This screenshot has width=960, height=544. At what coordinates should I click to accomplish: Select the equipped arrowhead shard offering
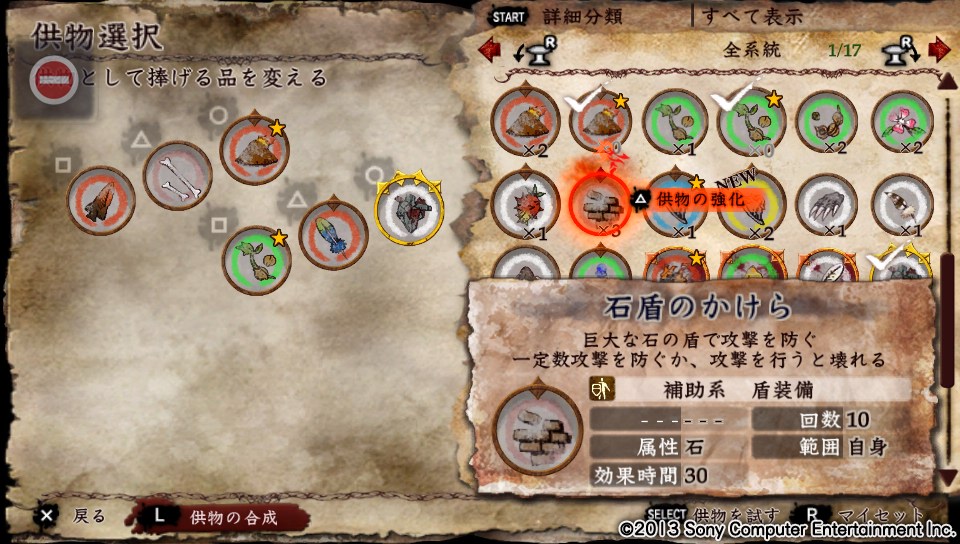[101, 200]
